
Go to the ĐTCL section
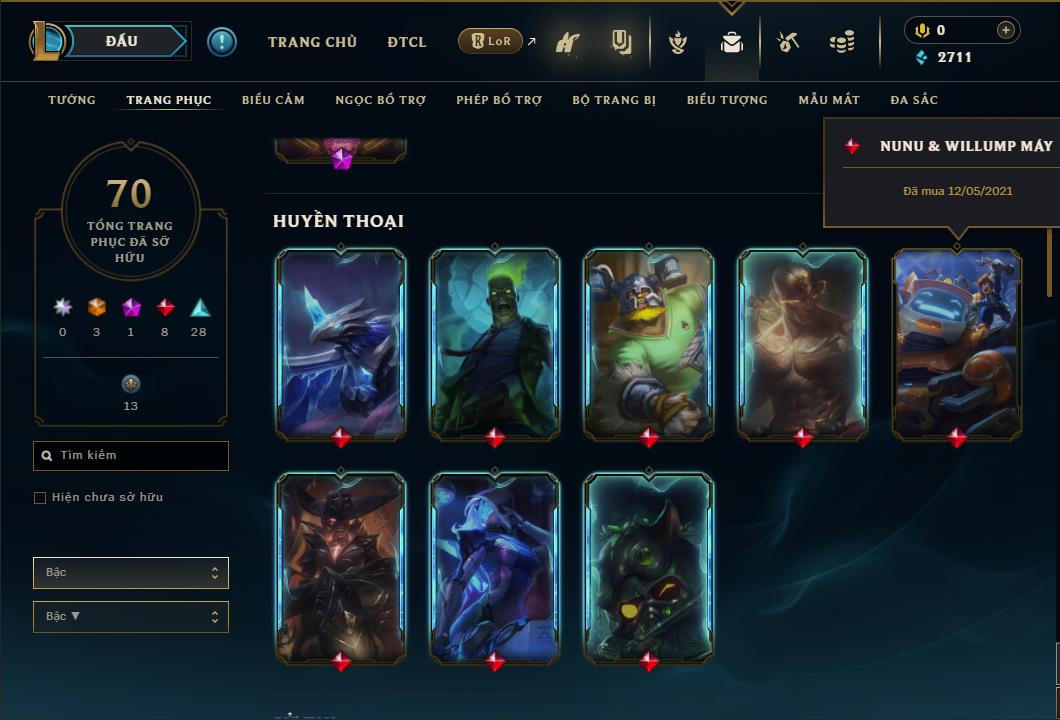(407, 42)
